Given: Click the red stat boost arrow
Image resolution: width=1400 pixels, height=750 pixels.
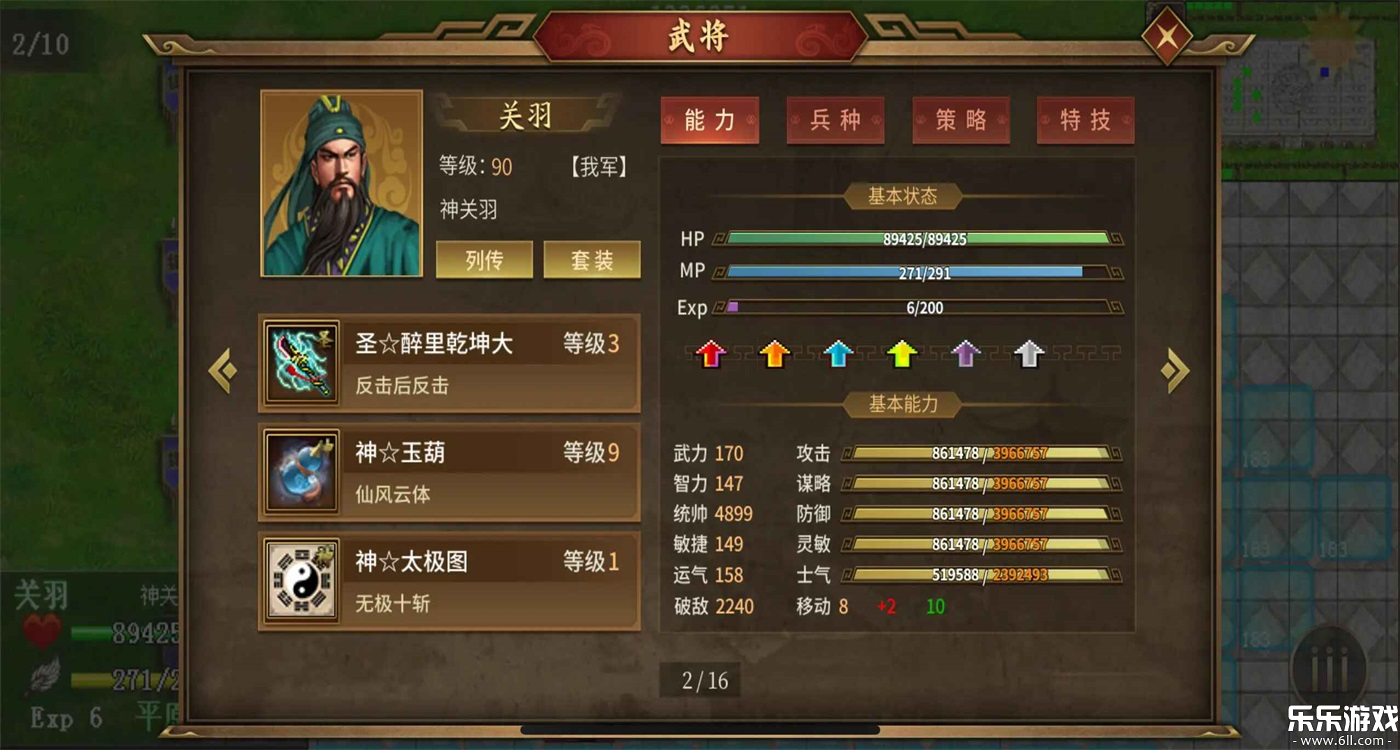Looking at the screenshot, I should (712, 355).
